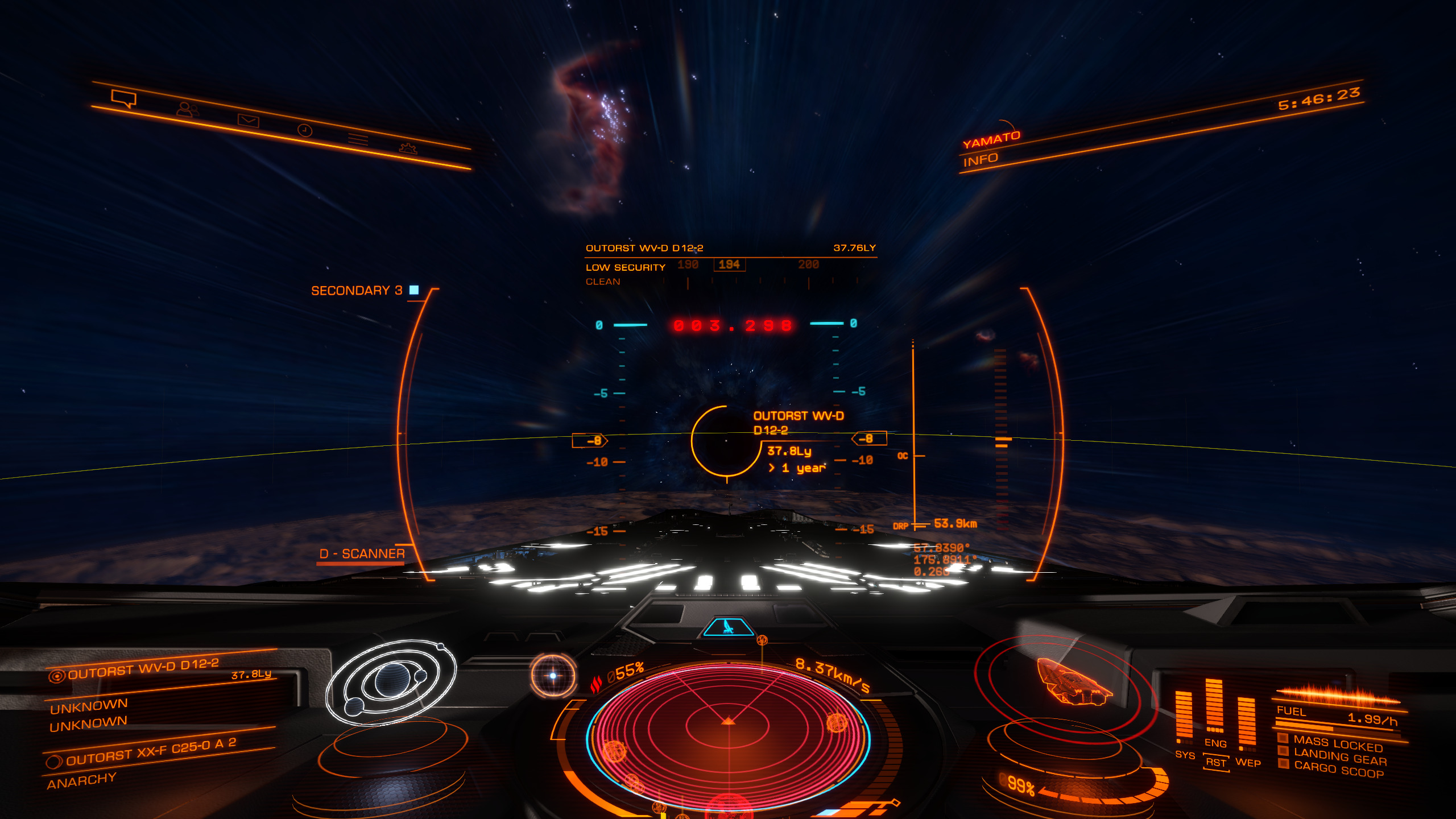Select the SYS power distributor bar
The width and height of the screenshot is (1456, 819).
click(1184, 717)
